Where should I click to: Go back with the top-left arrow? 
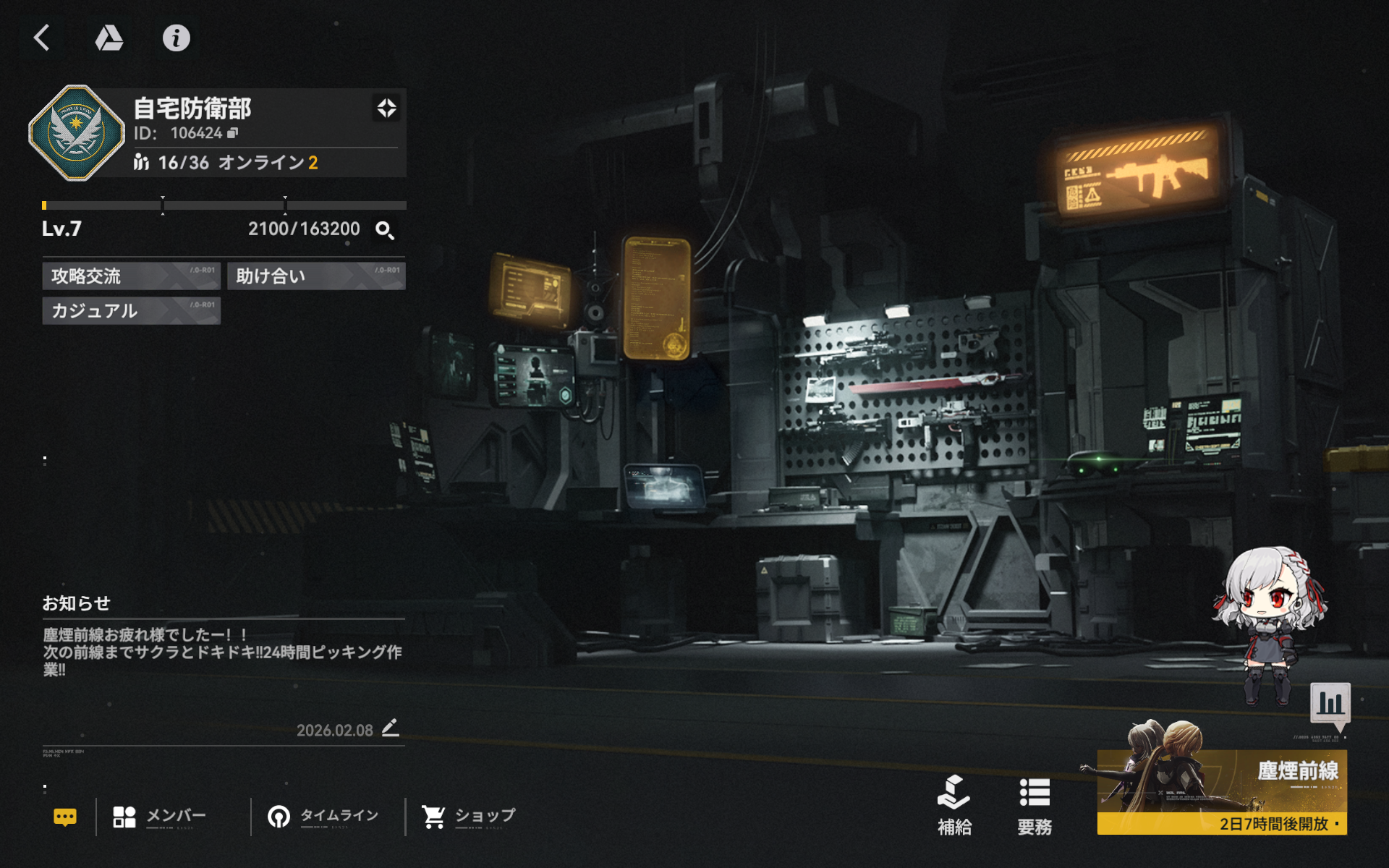[x=42, y=38]
